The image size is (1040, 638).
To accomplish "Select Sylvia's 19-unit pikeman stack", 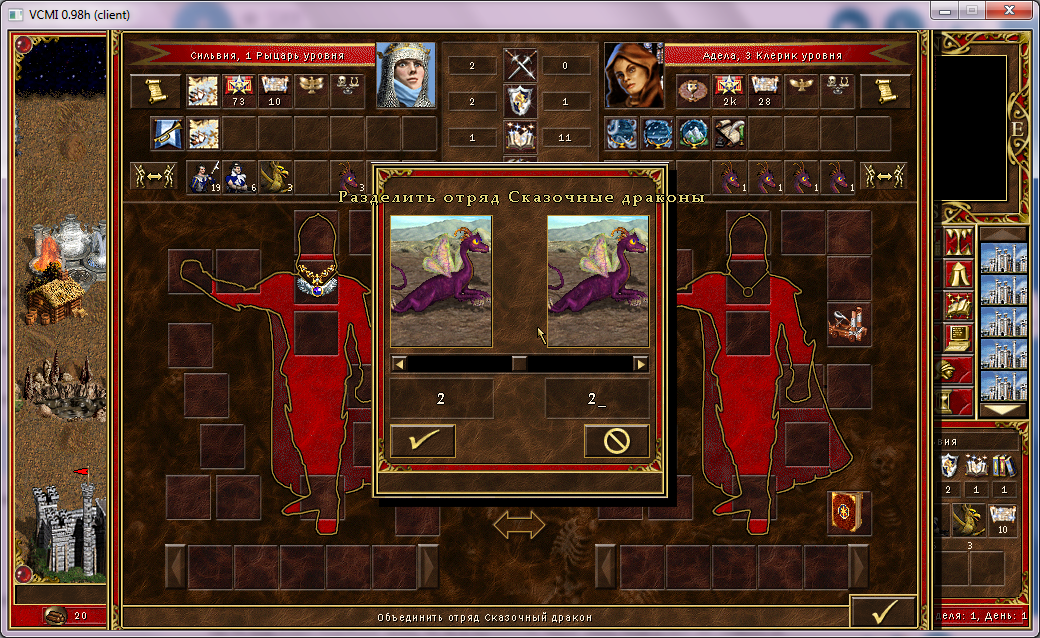I will [x=203, y=176].
